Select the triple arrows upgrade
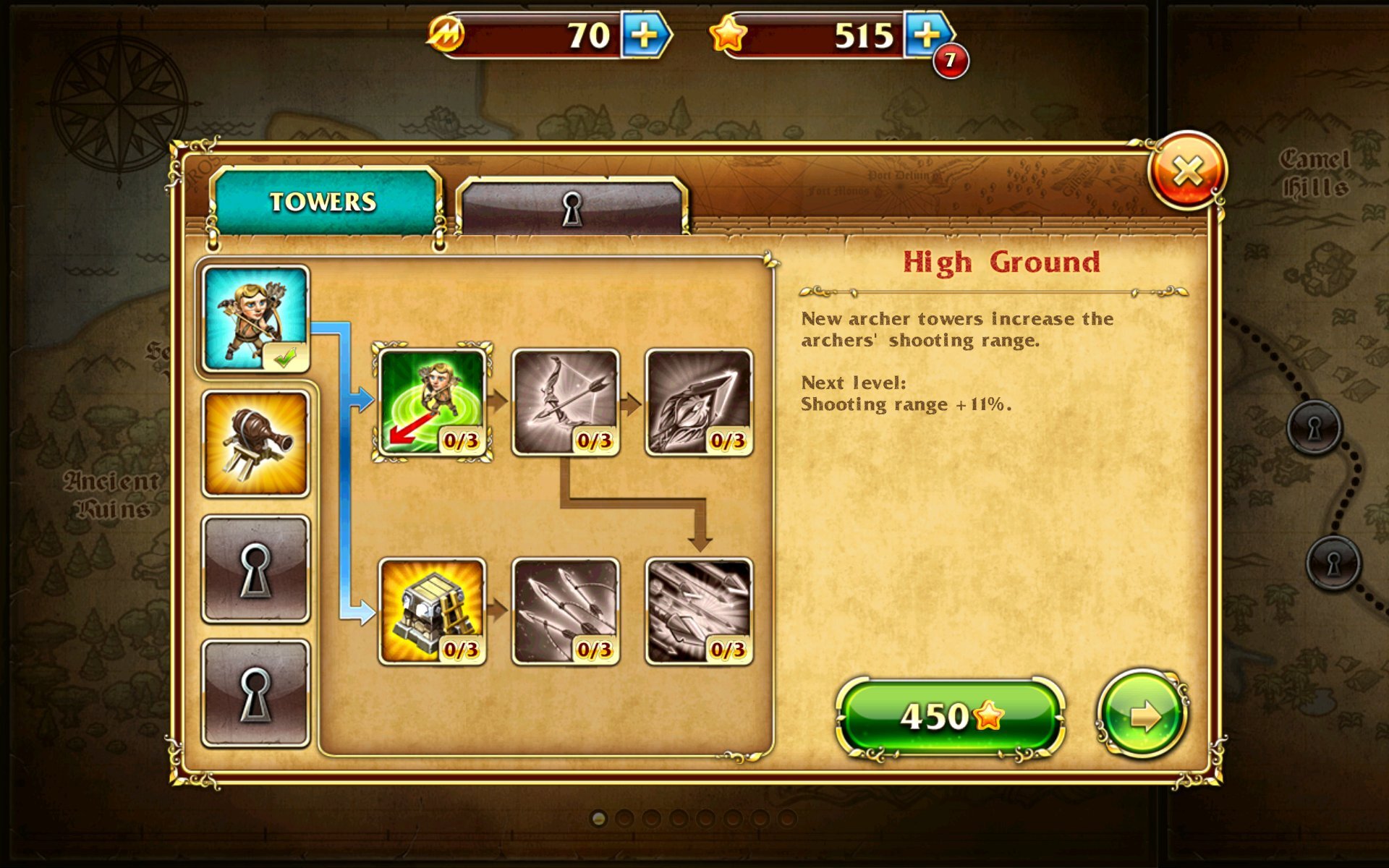 [x=565, y=611]
